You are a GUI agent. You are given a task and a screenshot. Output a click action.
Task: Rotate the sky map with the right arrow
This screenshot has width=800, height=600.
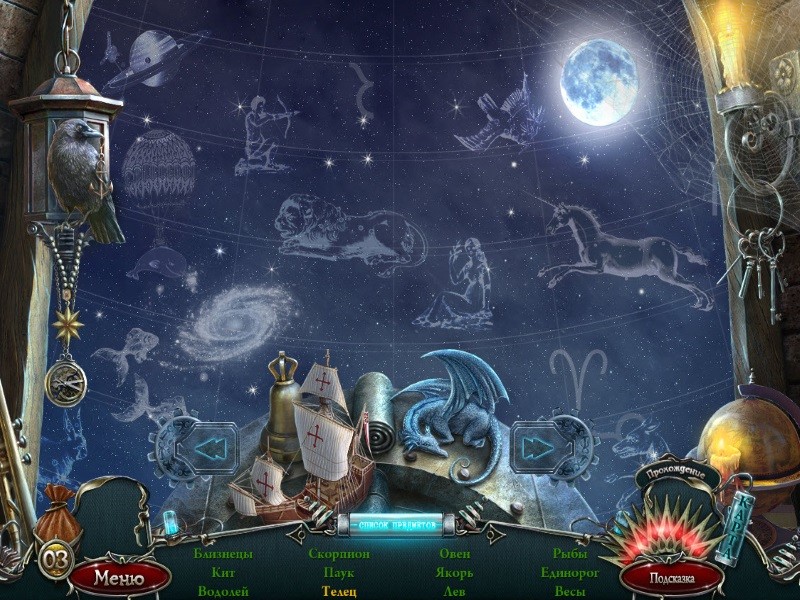pos(541,448)
